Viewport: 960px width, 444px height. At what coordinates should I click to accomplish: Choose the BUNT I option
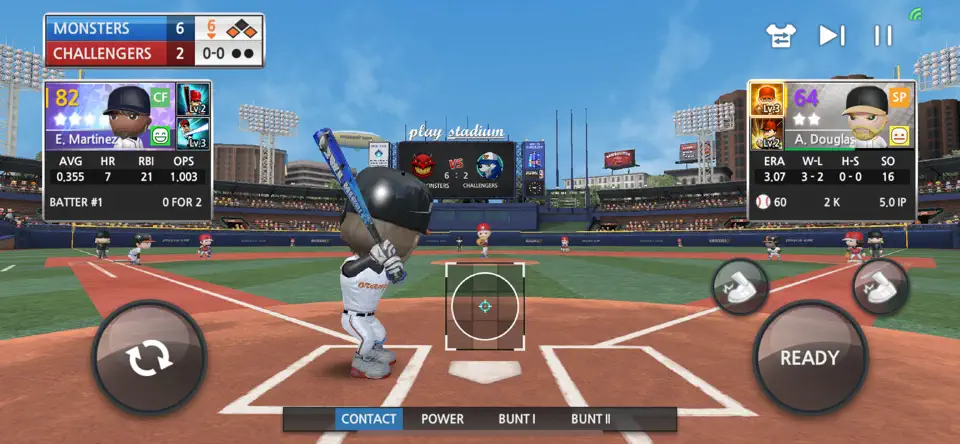pyautogui.click(x=517, y=419)
